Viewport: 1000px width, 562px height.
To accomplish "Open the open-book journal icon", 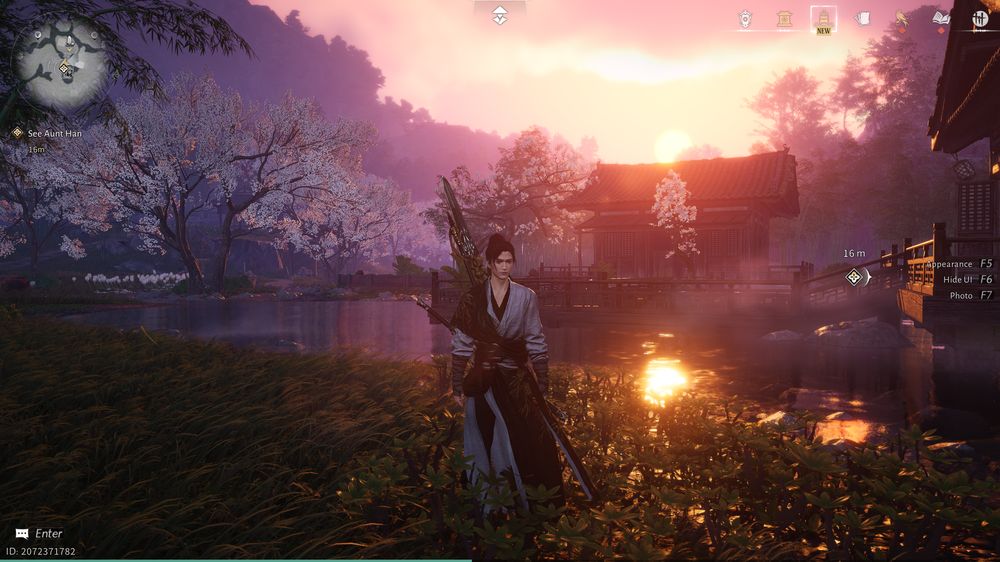I will coord(940,18).
